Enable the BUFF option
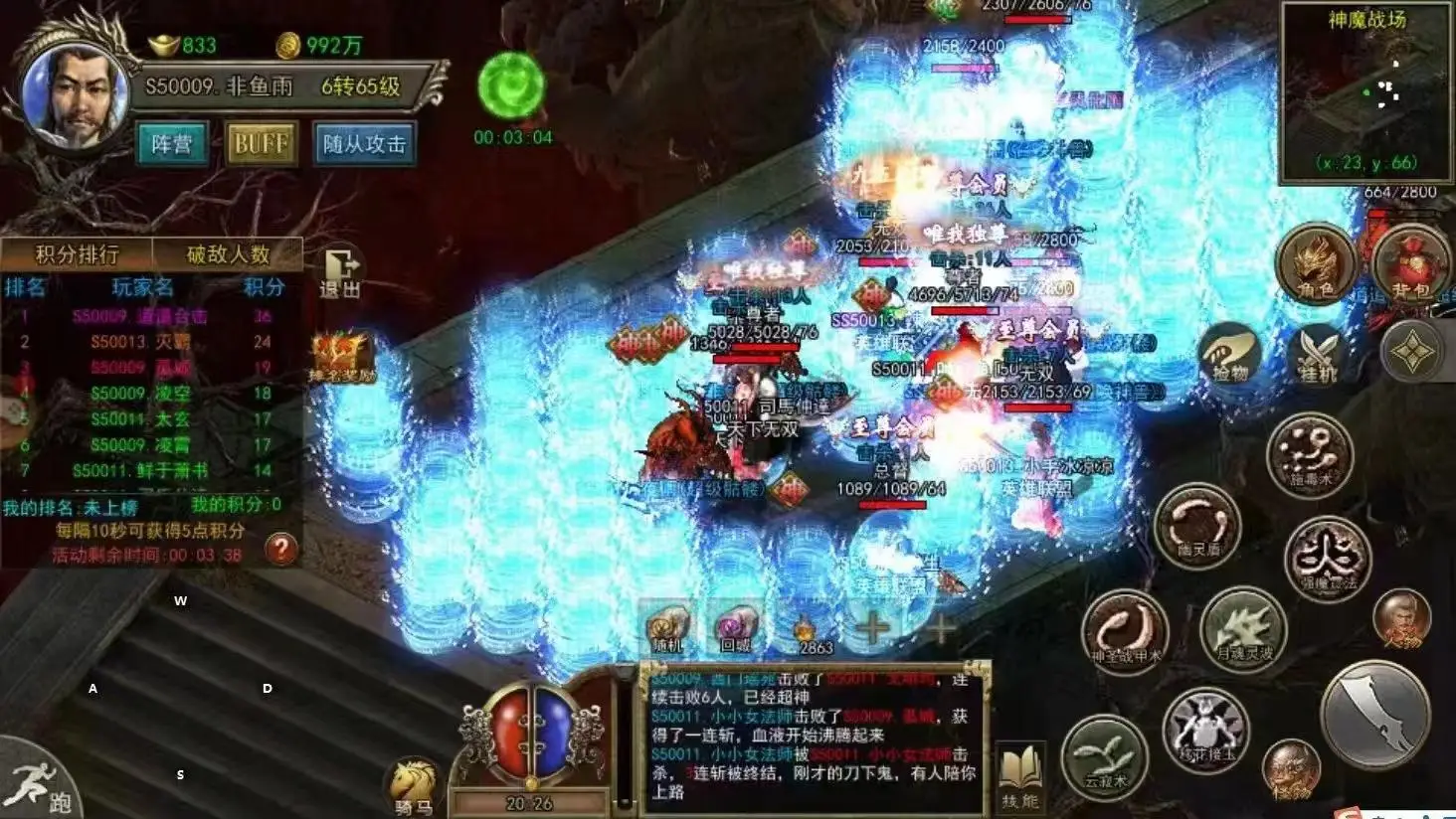This screenshot has height=819, width=1456. [x=262, y=141]
